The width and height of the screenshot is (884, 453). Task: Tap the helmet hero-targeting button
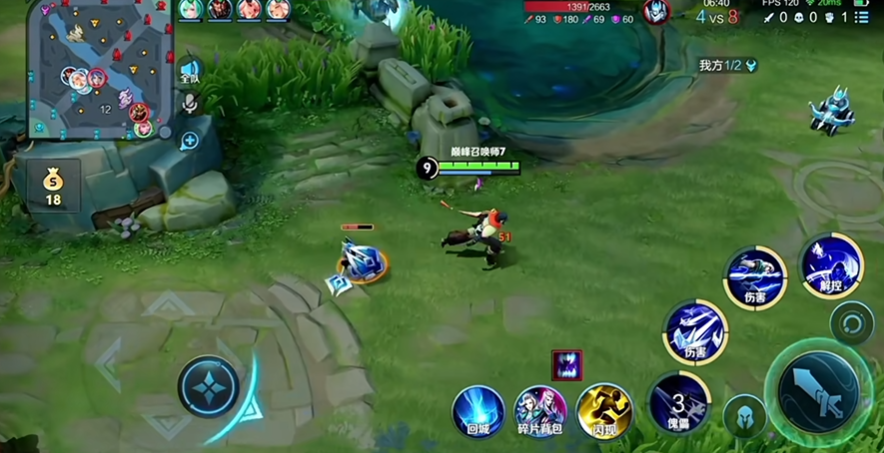(744, 416)
